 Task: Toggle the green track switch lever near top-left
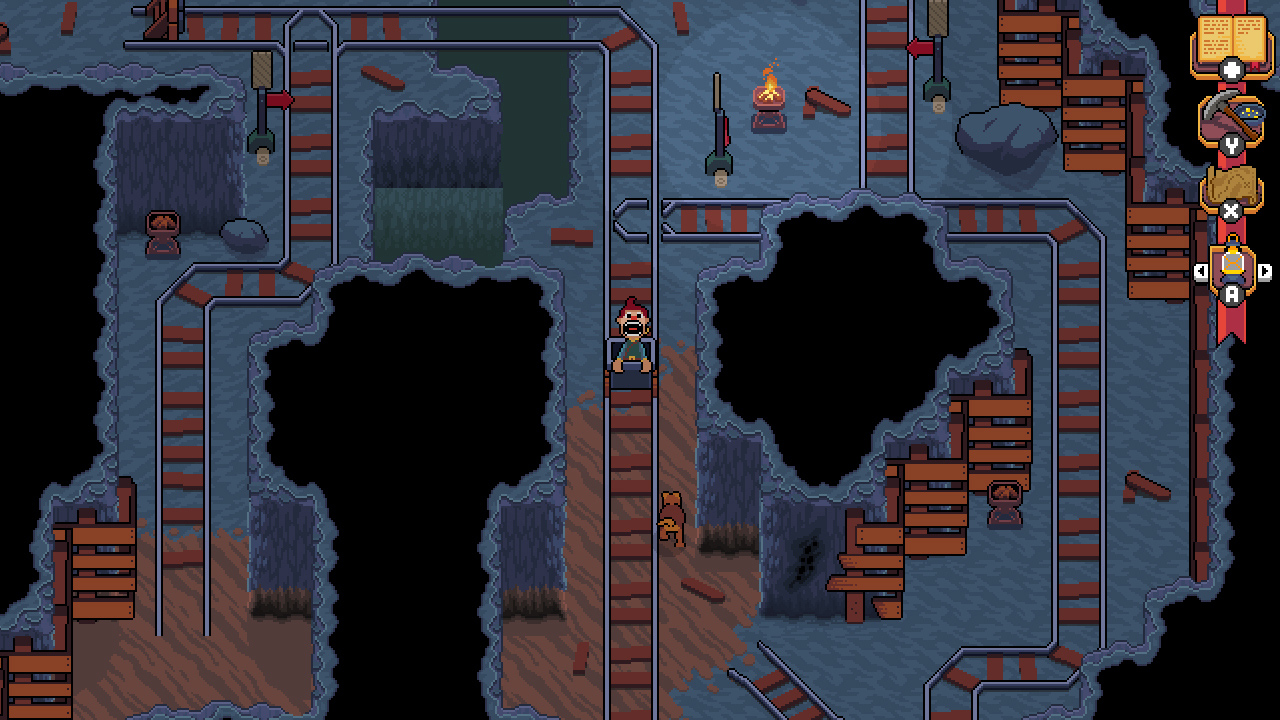[262, 140]
